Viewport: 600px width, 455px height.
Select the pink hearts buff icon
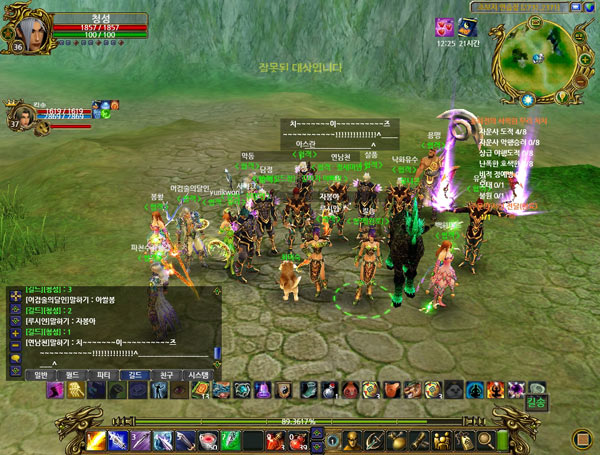click(x=443, y=27)
